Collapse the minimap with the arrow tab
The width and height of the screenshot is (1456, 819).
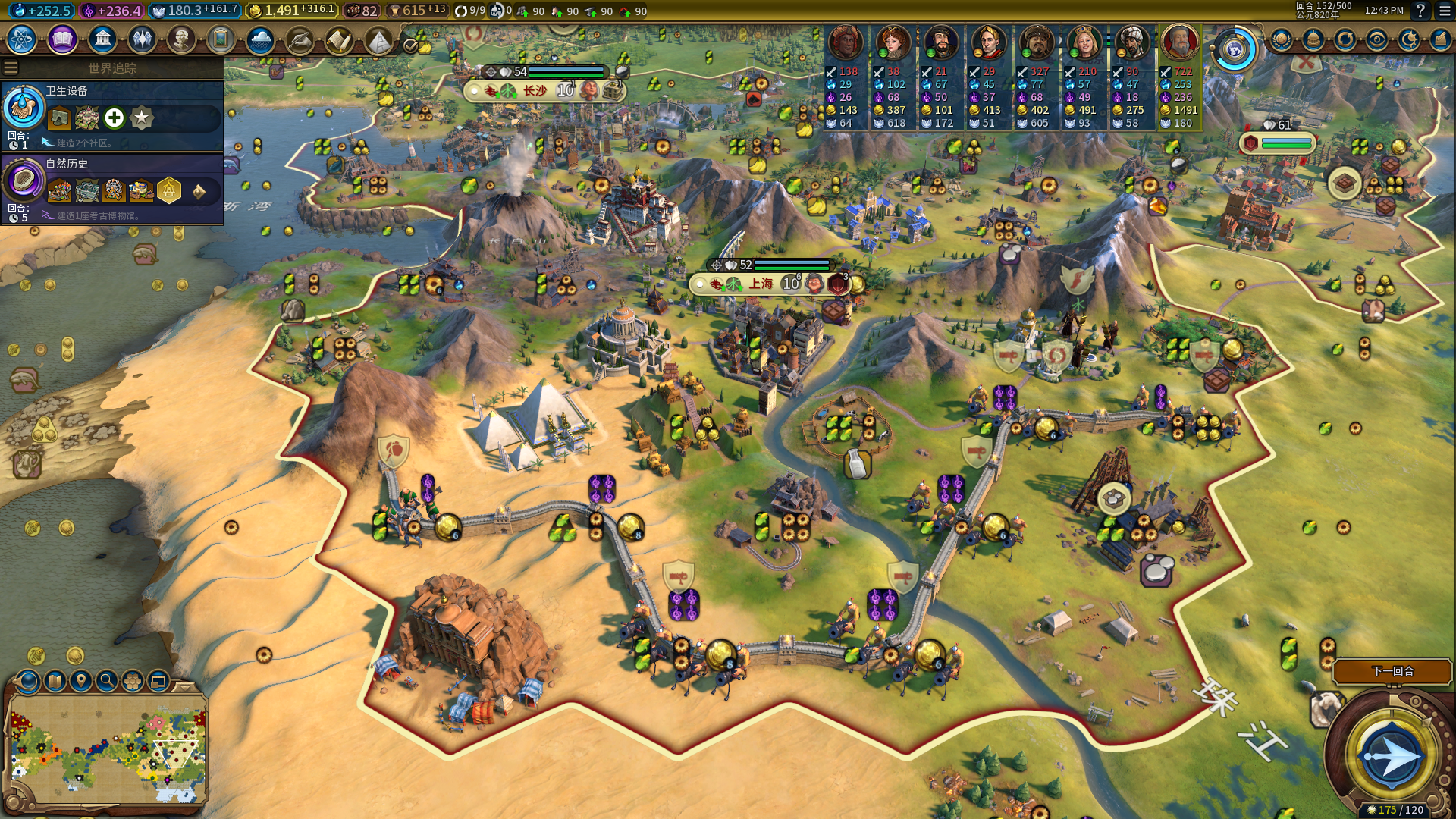[x=184, y=686]
